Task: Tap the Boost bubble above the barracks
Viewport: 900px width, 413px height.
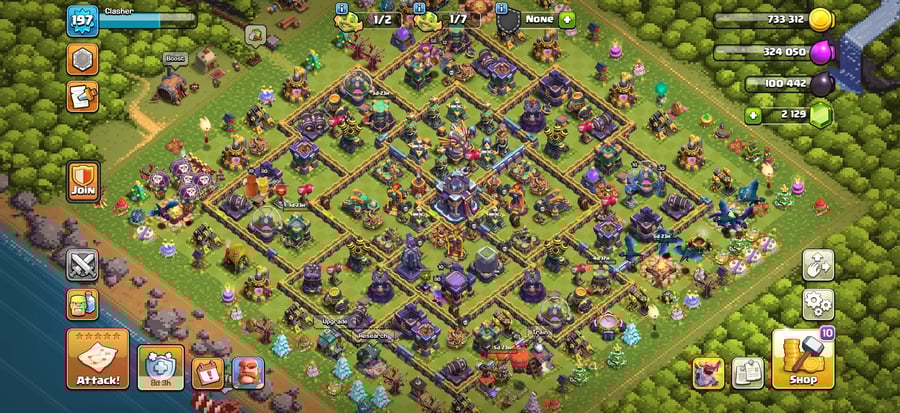Action: coord(176,60)
